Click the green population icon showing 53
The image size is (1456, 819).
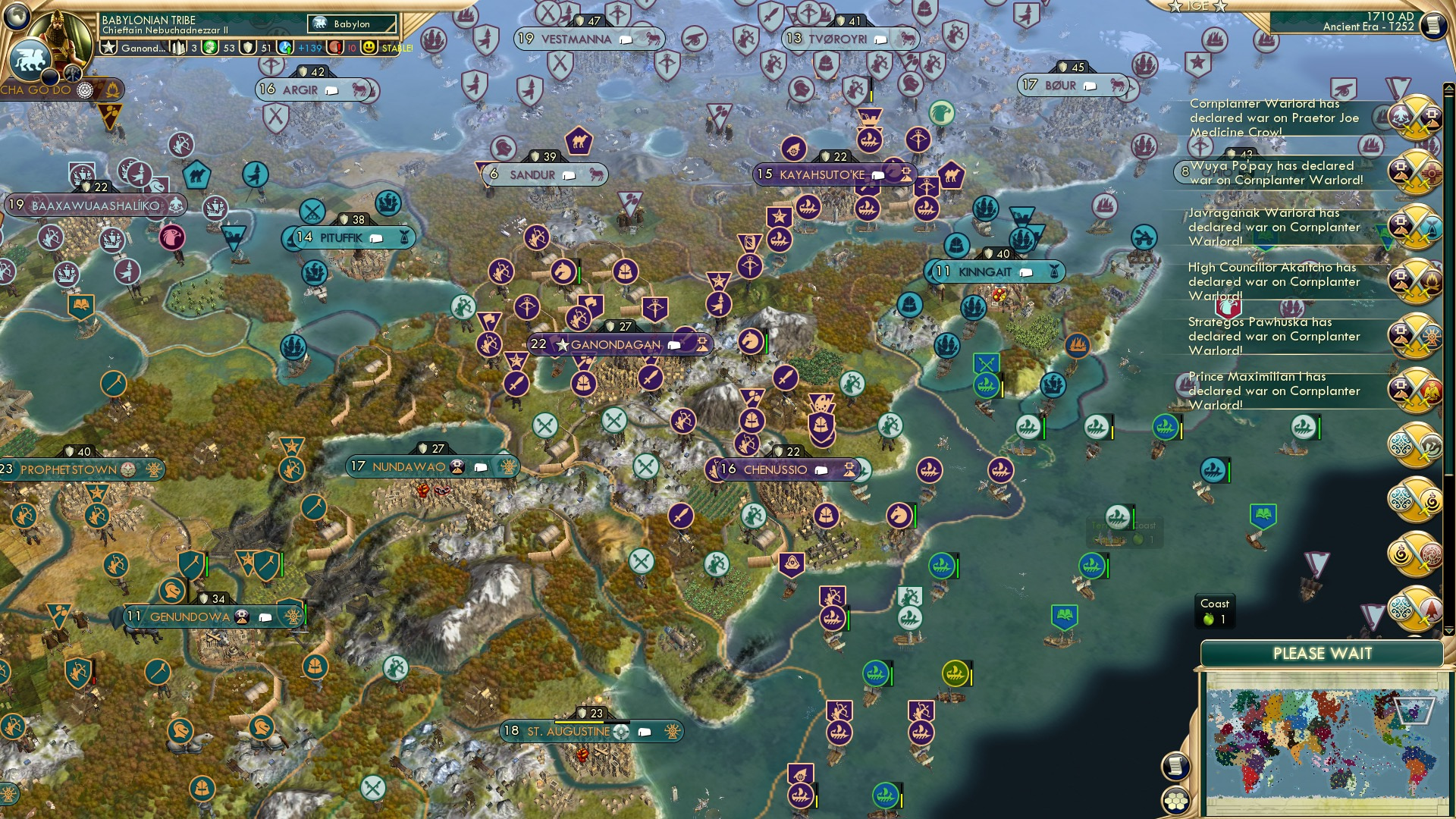coord(210,47)
